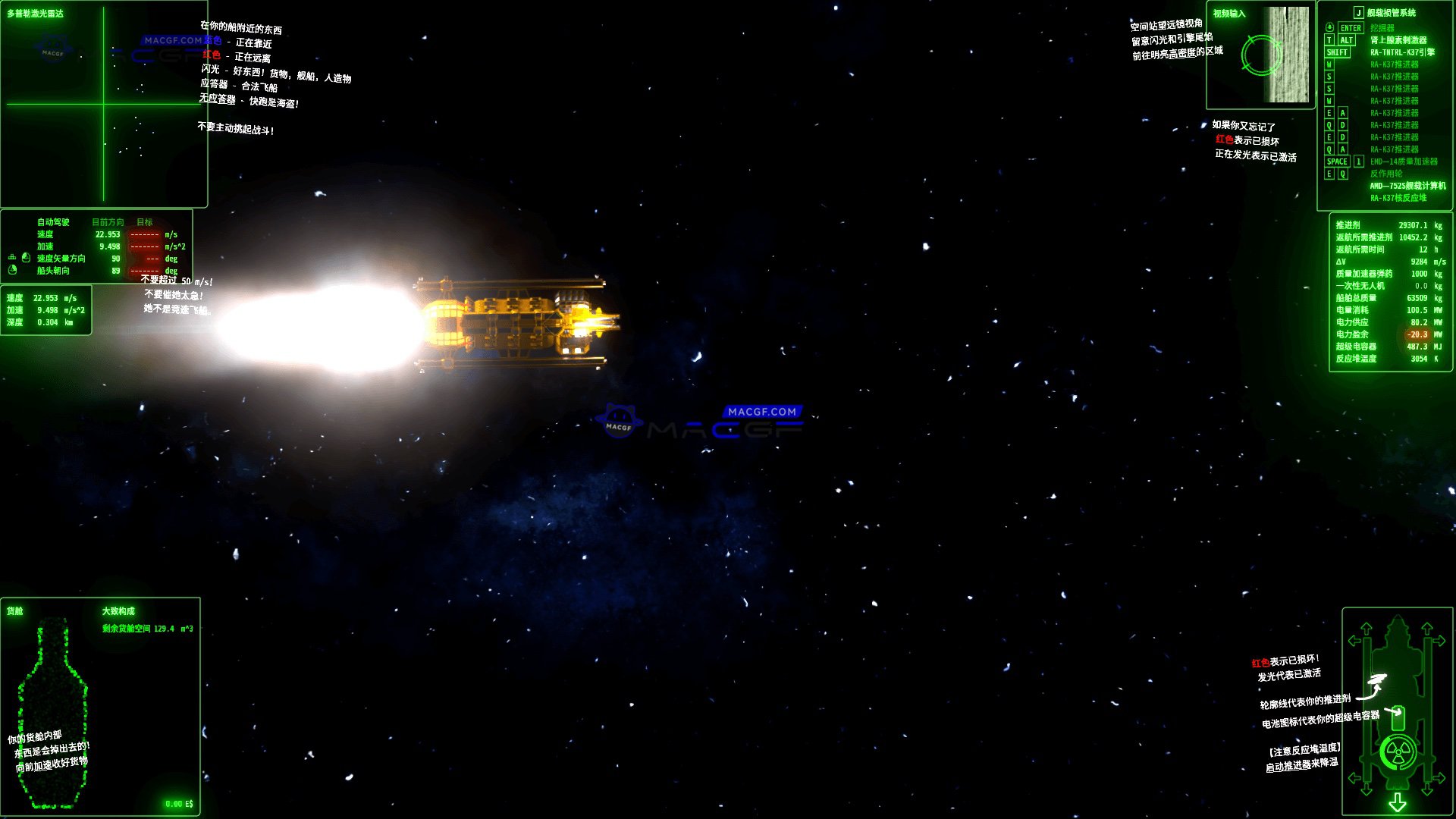Expand the 货舱 cargo panel
This screenshot has height=819, width=1456.
pyautogui.click(x=14, y=610)
